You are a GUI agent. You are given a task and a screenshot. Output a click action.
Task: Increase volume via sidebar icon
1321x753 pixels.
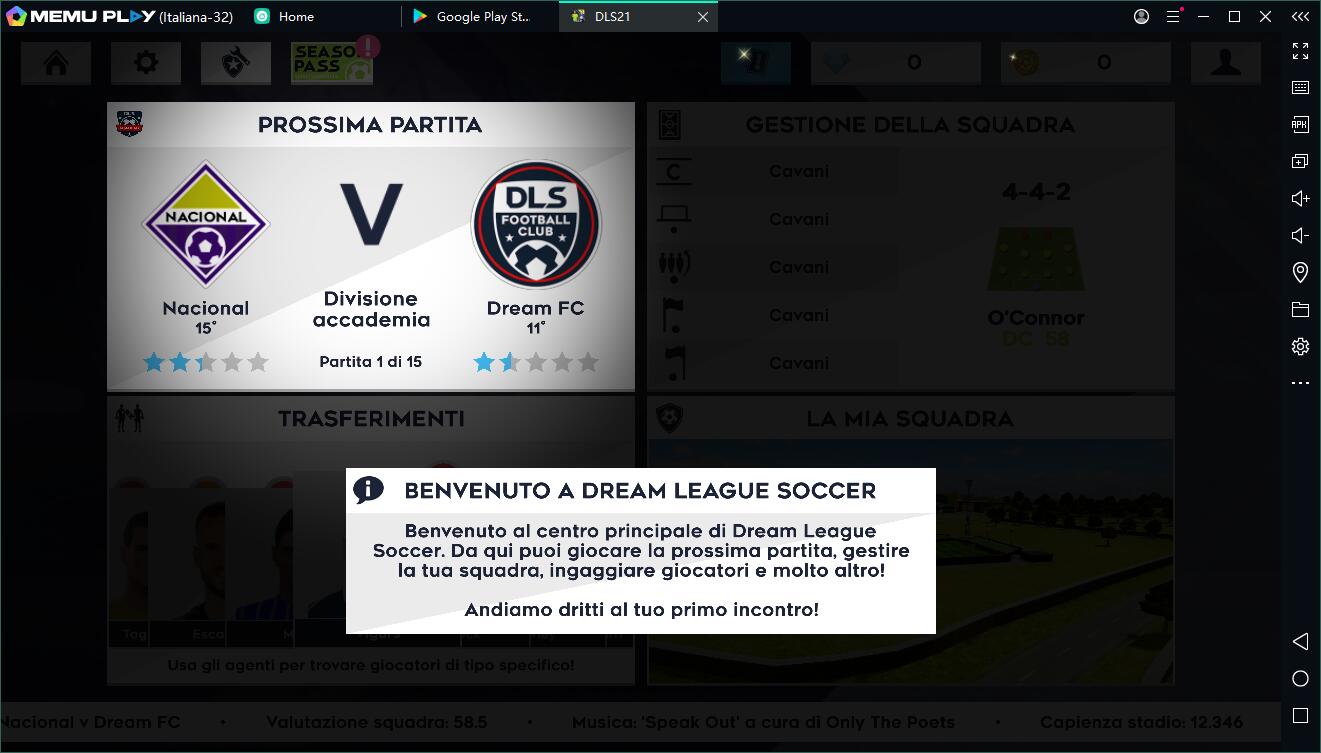point(1300,198)
